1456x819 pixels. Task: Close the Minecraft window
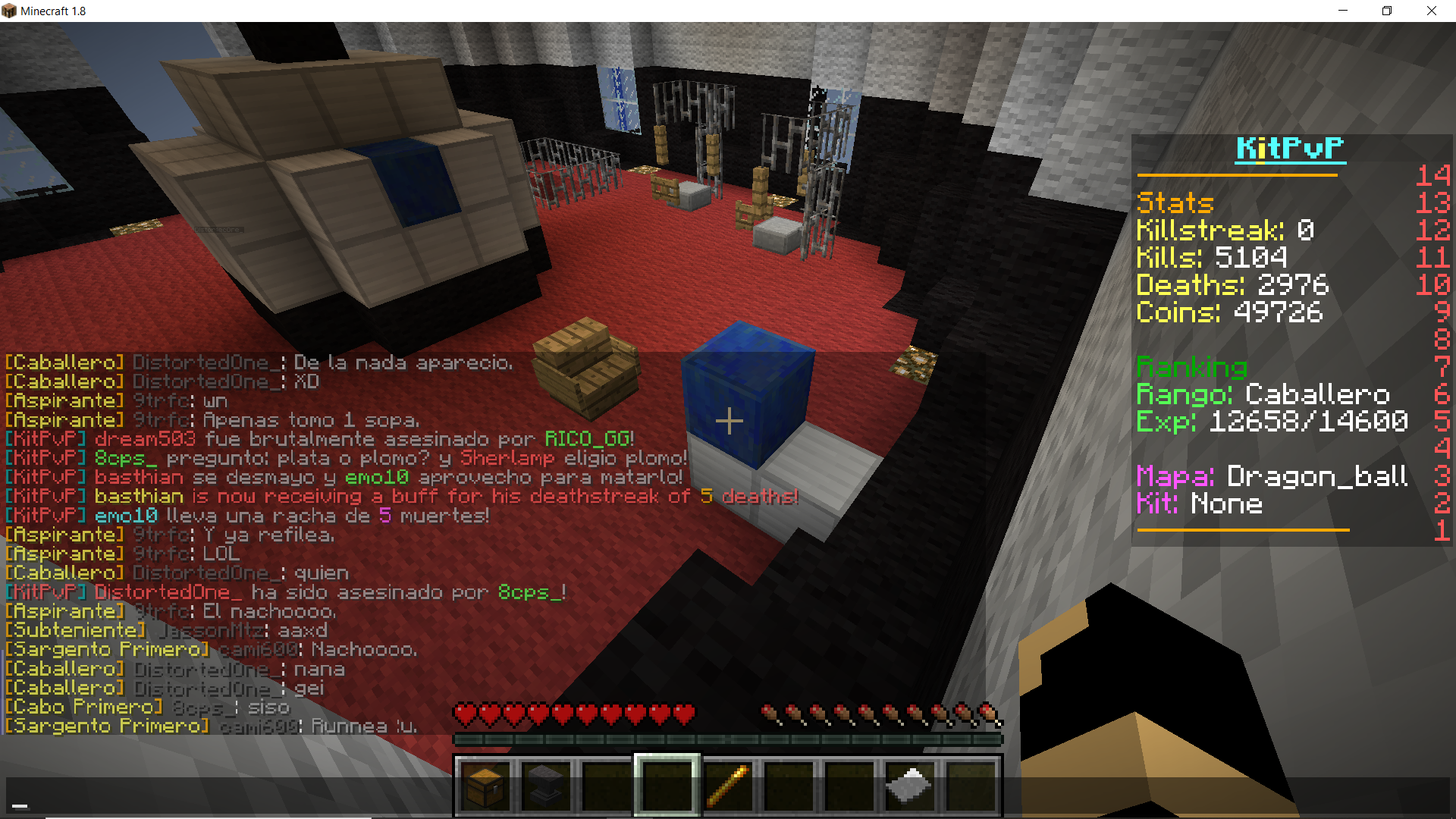pos(1432,11)
